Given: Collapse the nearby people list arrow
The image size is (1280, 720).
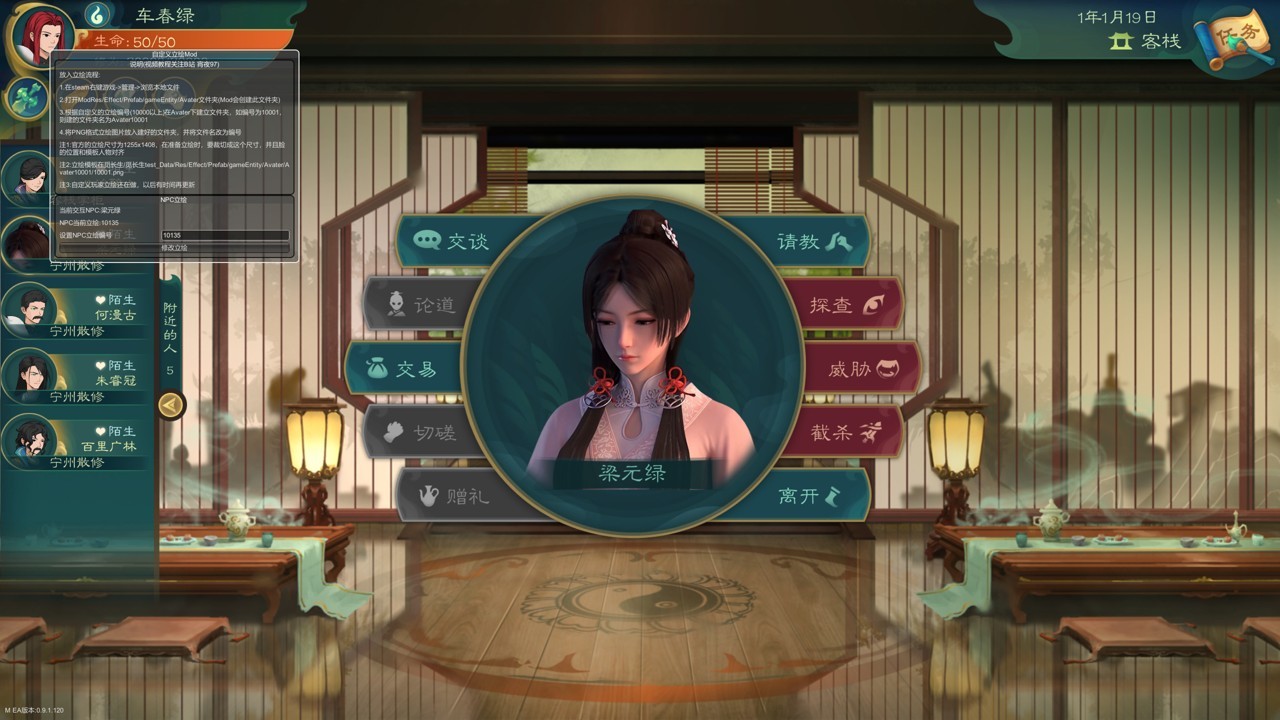Looking at the screenshot, I should (x=171, y=404).
